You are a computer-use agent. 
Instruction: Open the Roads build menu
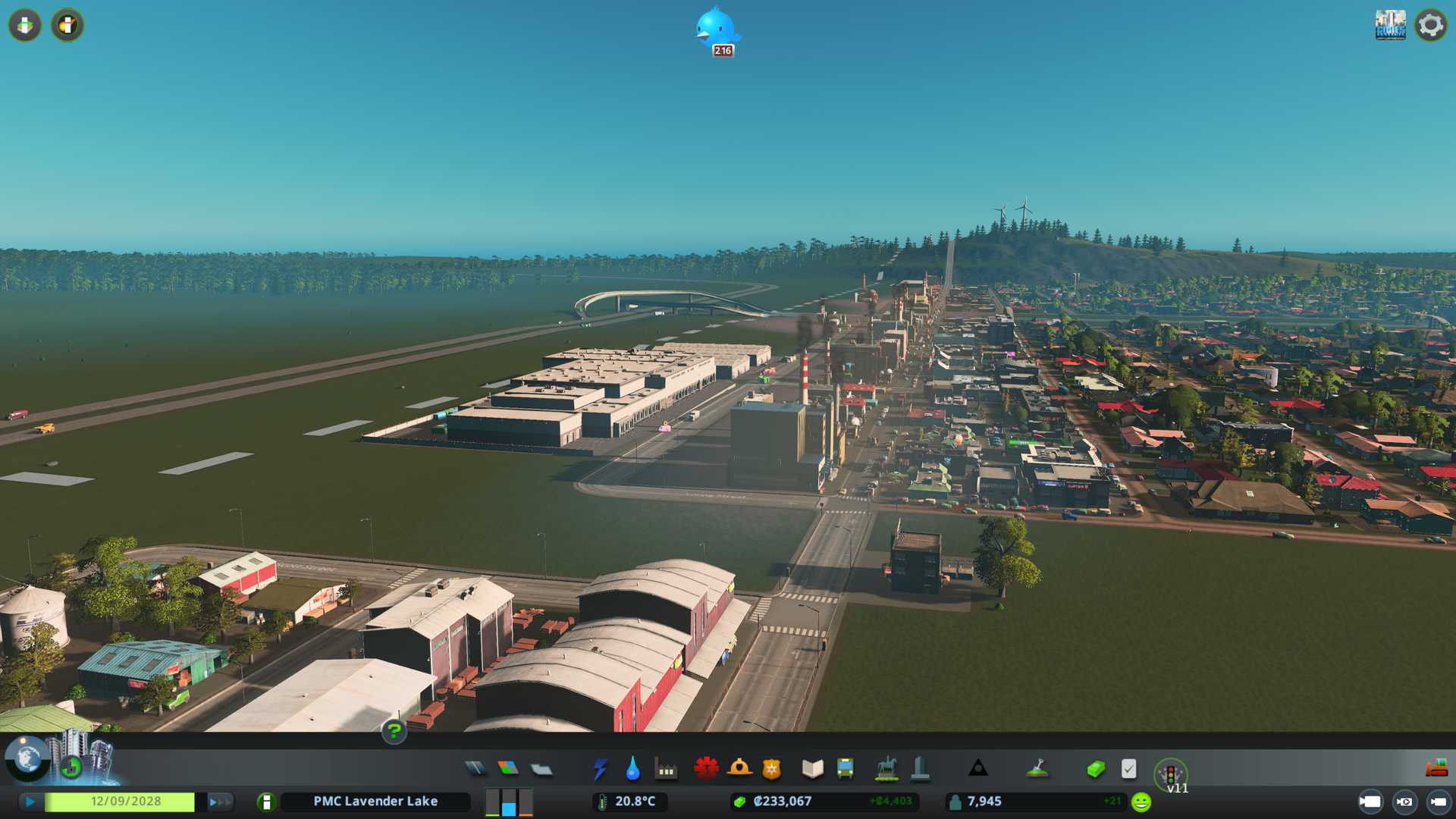pyautogui.click(x=475, y=769)
